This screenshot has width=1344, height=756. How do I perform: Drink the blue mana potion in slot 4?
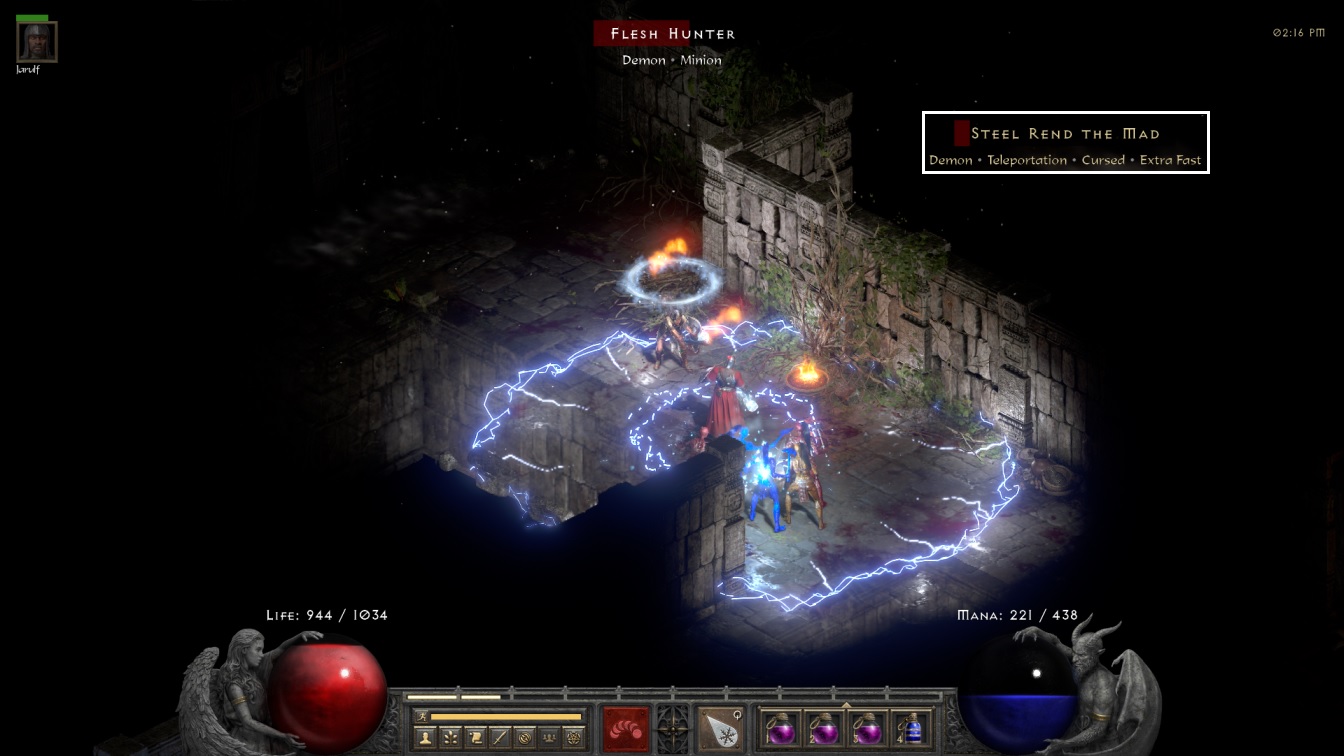(911, 729)
